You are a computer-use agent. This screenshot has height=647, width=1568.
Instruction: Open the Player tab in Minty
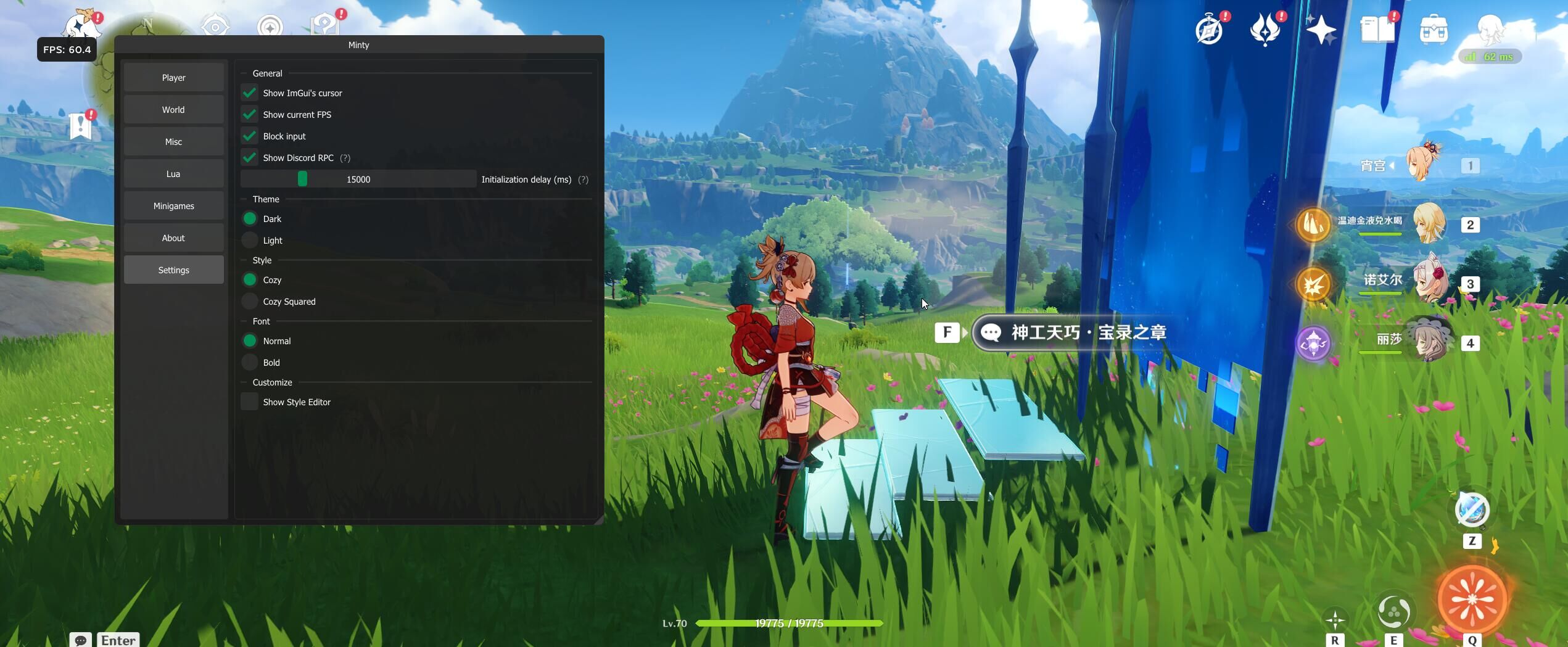click(x=173, y=78)
